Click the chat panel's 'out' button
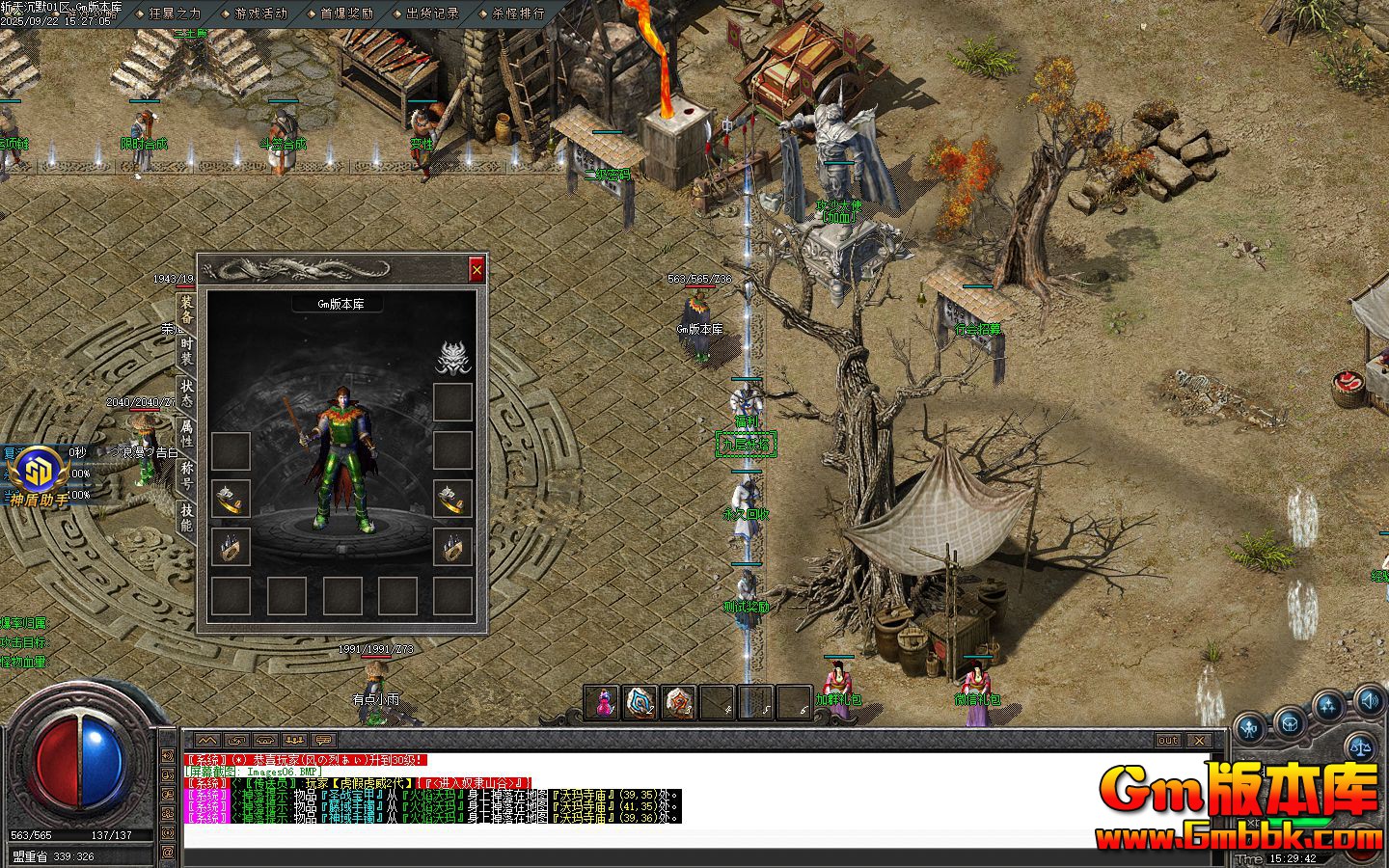The image size is (1389, 868). pyautogui.click(x=1167, y=740)
